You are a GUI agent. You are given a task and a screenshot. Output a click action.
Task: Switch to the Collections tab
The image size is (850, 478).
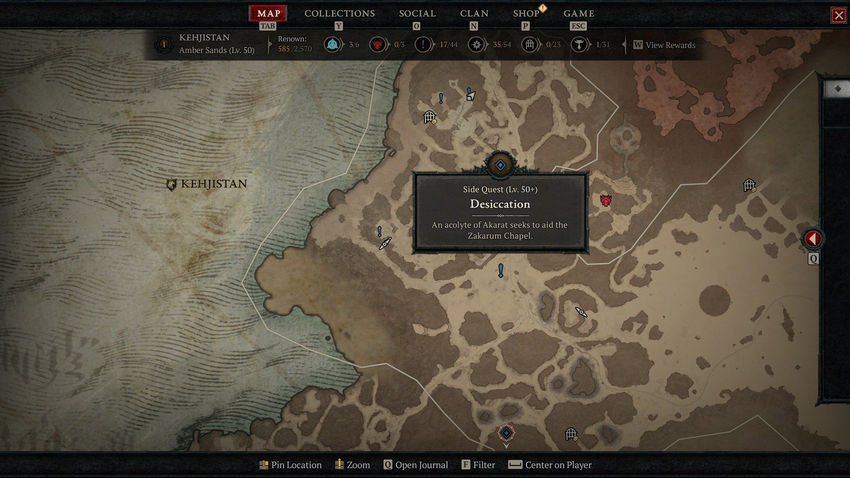point(339,14)
